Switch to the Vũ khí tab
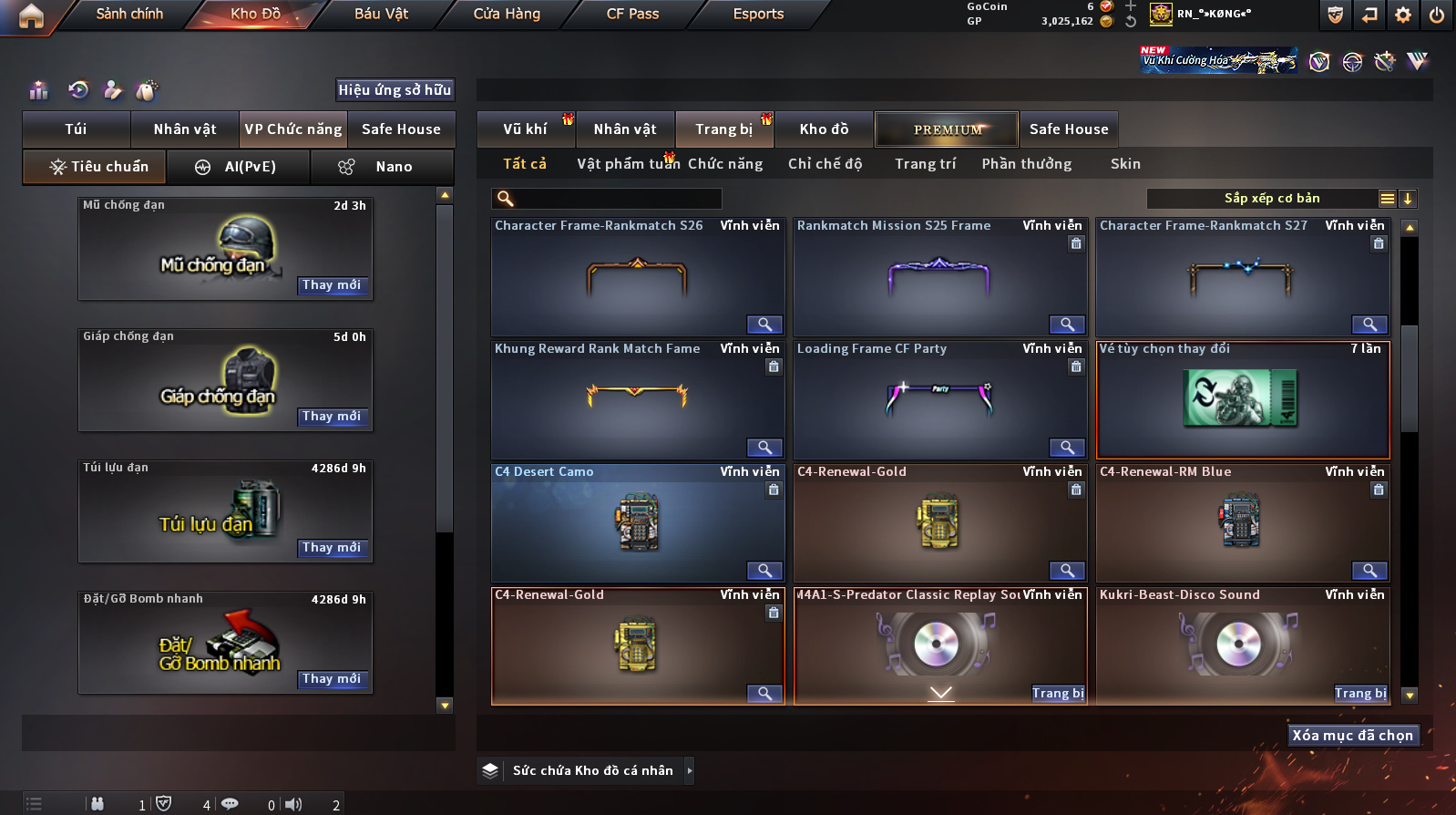 [525, 129]
